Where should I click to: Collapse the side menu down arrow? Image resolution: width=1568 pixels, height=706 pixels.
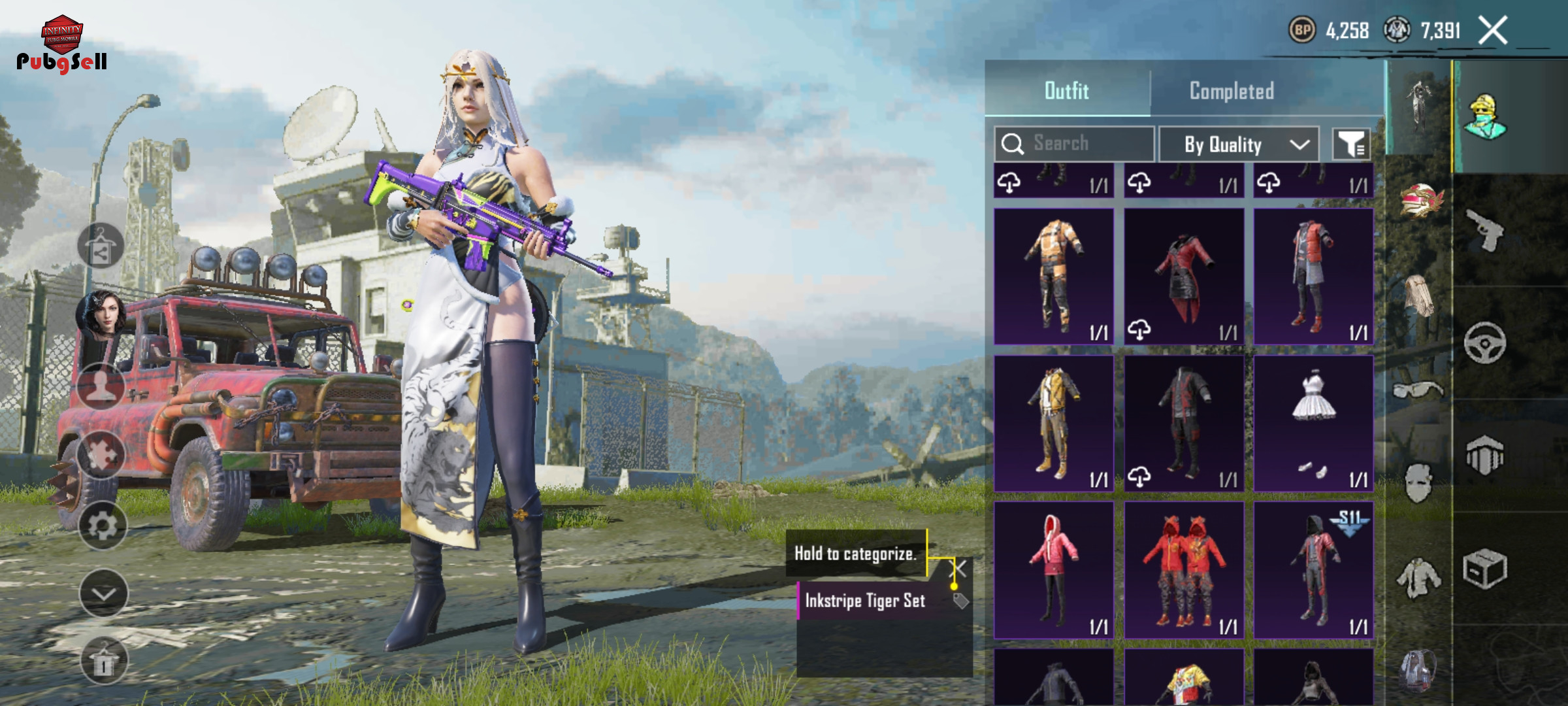[103, 594]
